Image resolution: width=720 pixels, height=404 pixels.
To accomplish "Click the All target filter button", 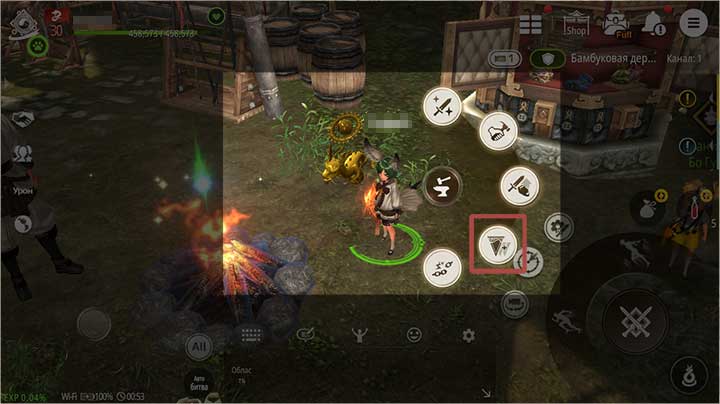I will (x=199, y=346).
